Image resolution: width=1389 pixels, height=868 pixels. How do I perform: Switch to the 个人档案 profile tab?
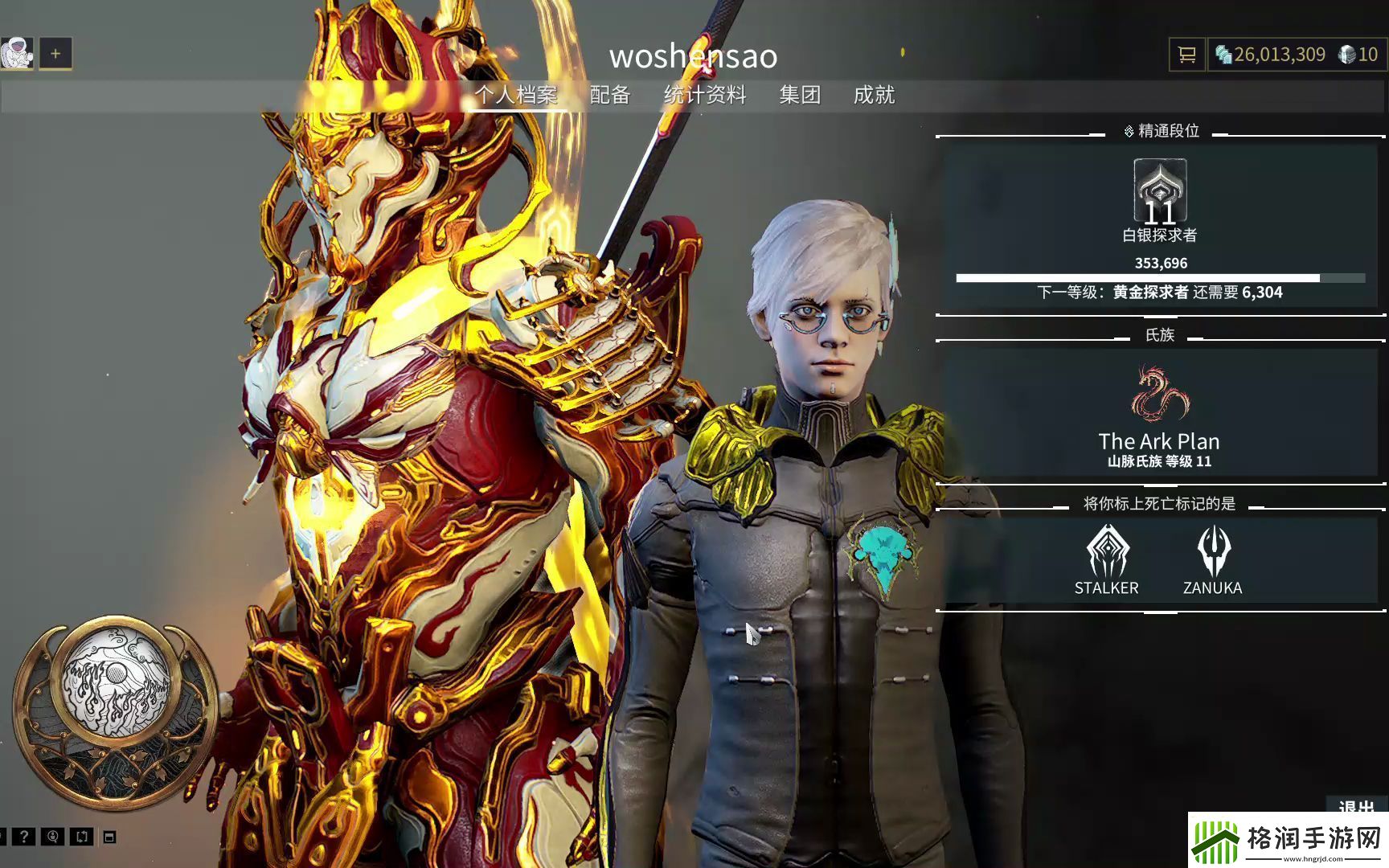pyautogui.click(x=515, y=95)
